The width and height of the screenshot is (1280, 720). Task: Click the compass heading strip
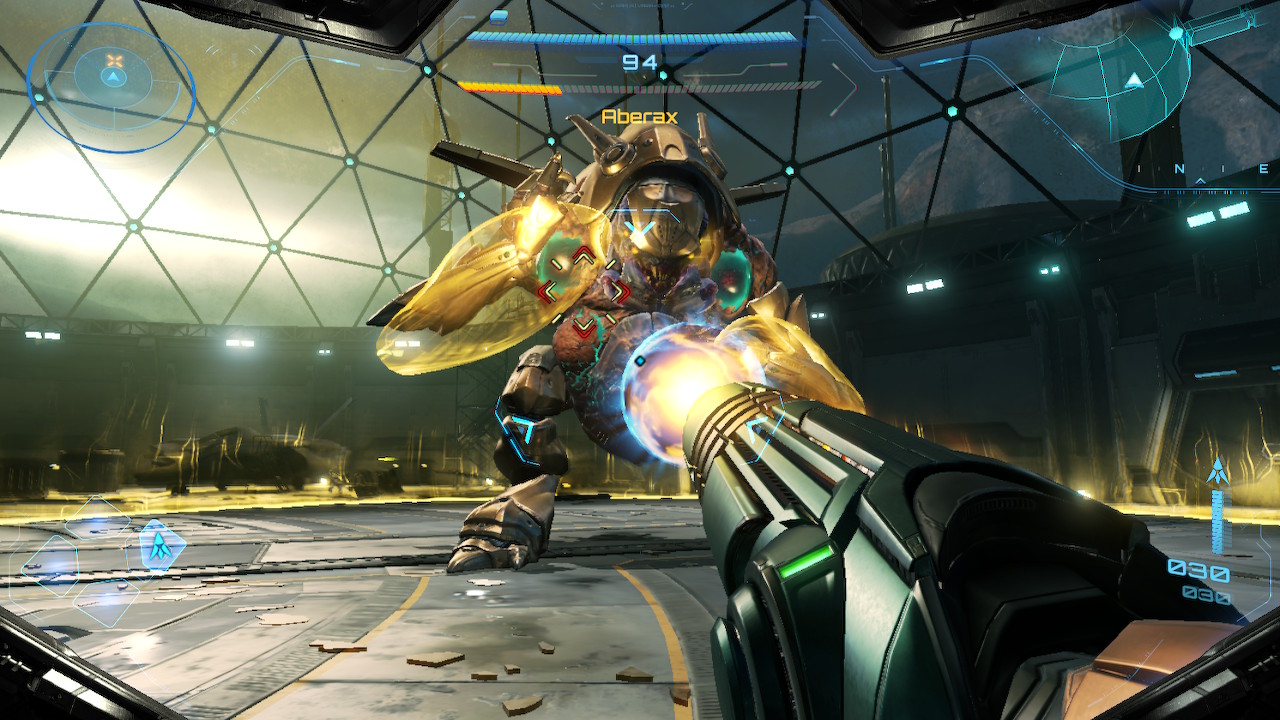1204,170
